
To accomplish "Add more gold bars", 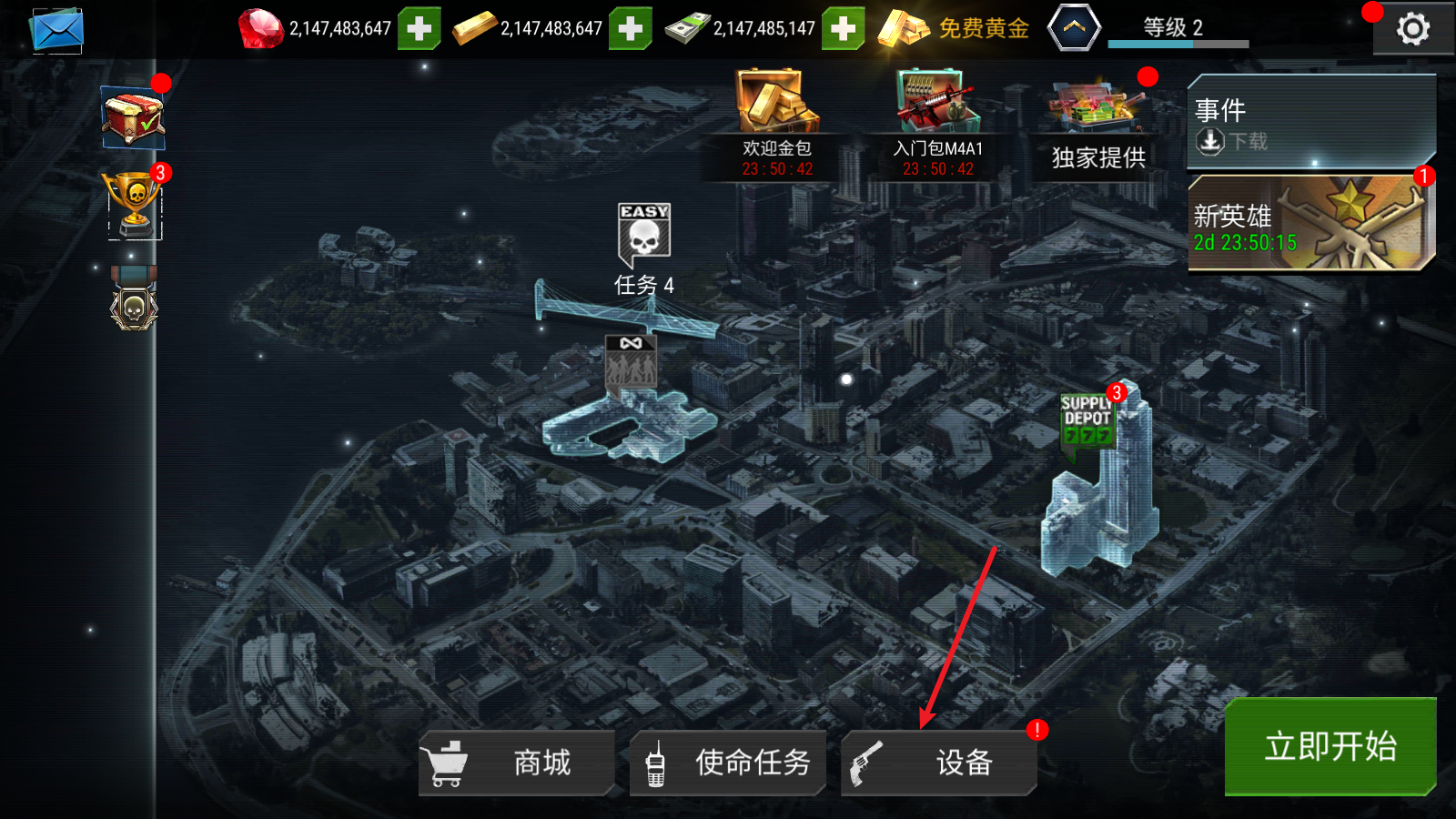I will (x=630, y=29).
